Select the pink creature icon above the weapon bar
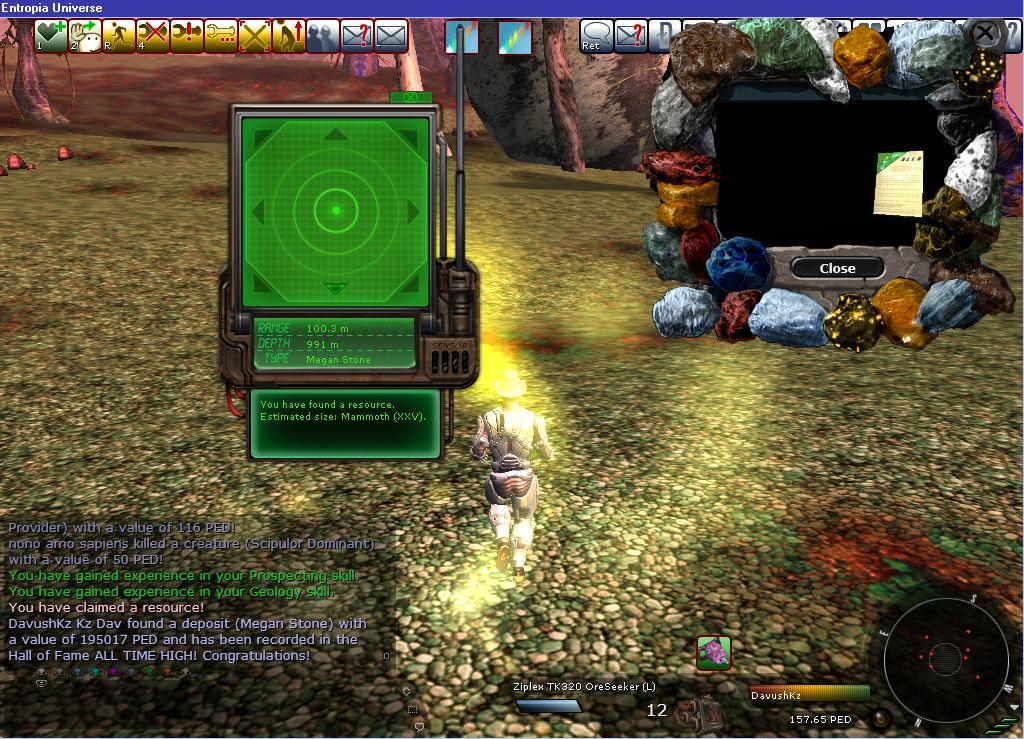 (x=714, y=653)
